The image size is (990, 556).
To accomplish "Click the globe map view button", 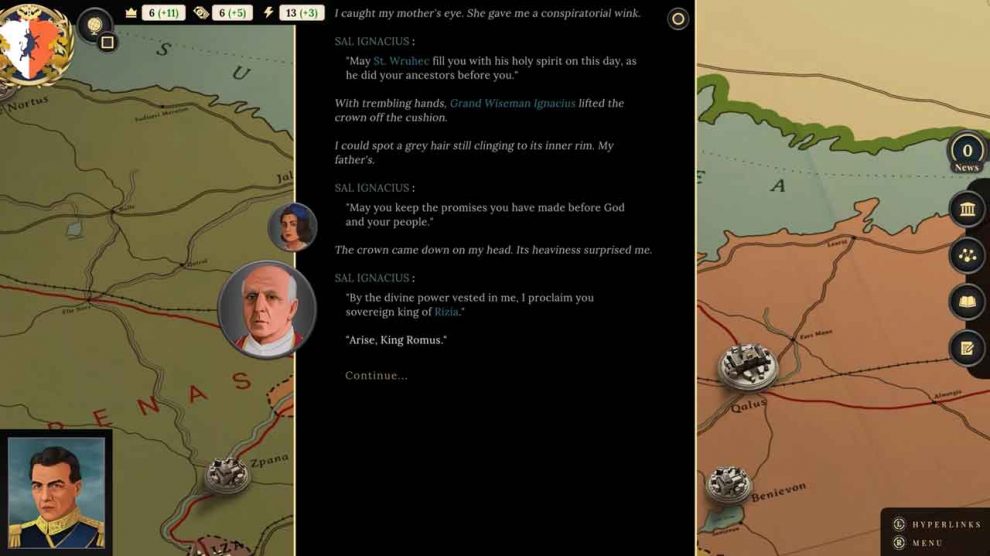I will point(93,22).
